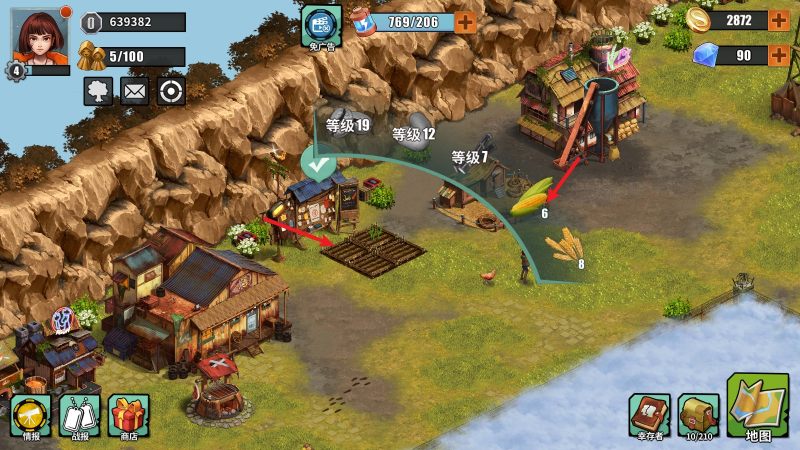Open the 幸存者 survivors book

point(649,414)
